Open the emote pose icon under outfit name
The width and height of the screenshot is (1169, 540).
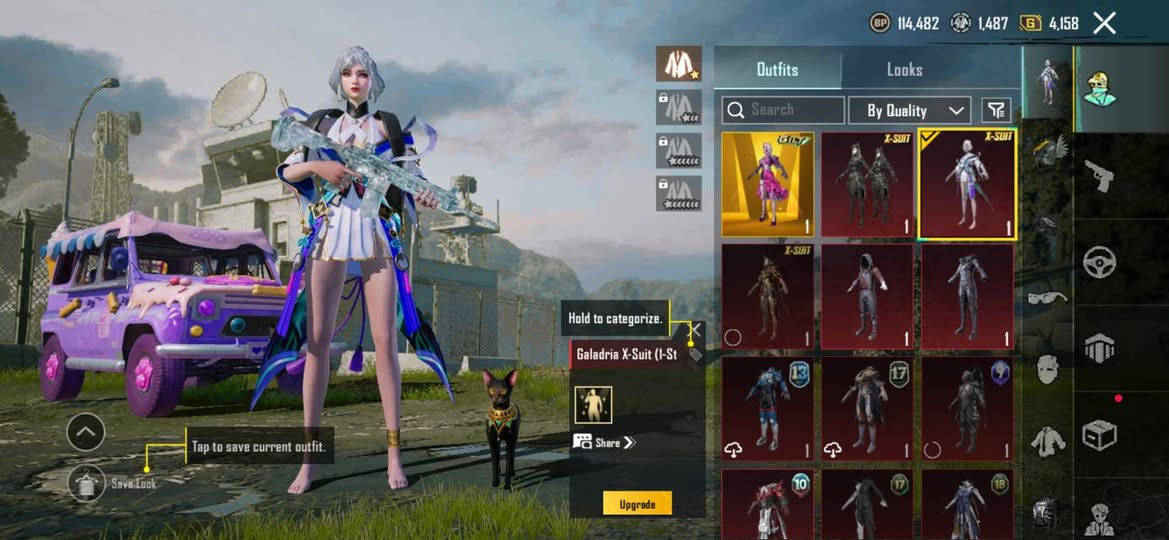pos(593,405)
